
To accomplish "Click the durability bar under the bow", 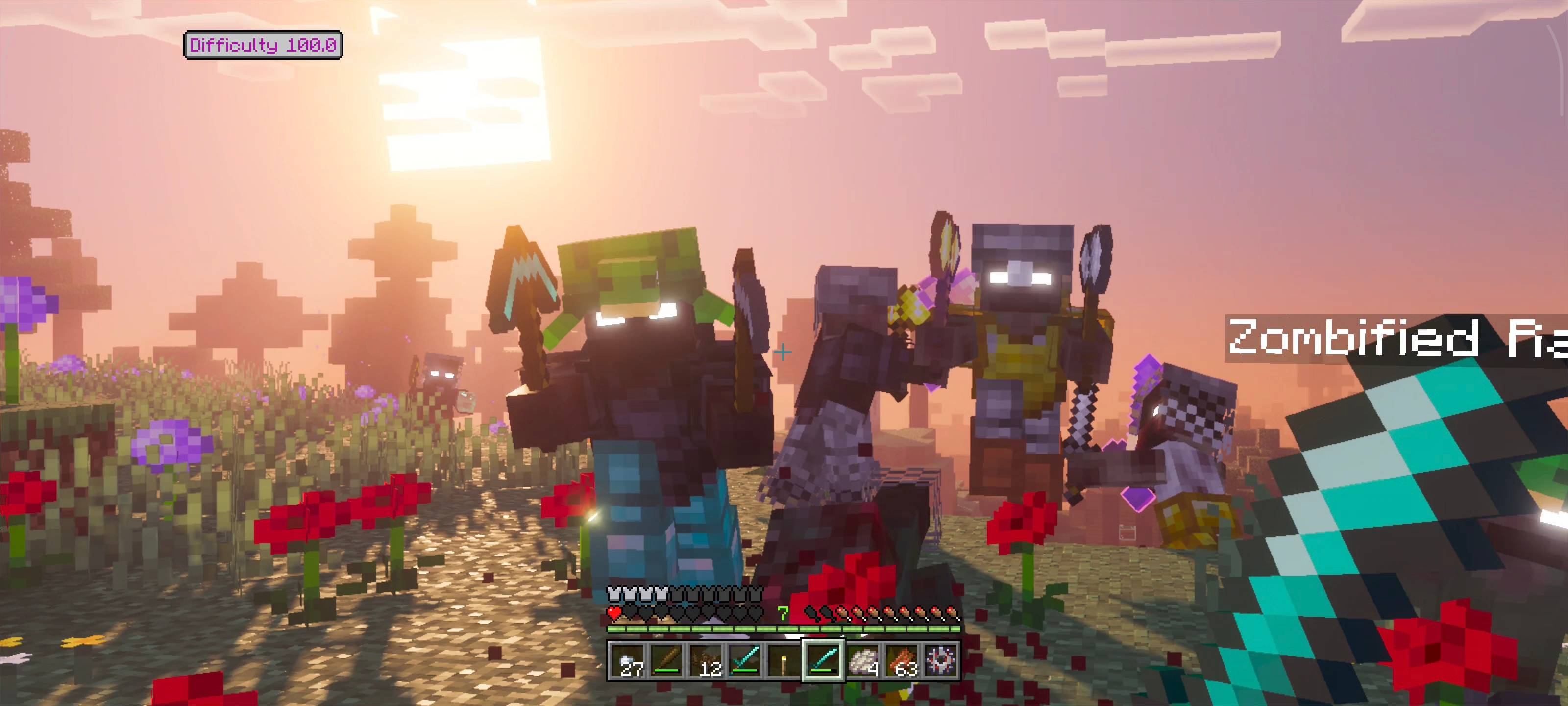I will pyautogui.click(x=666, y=671).
